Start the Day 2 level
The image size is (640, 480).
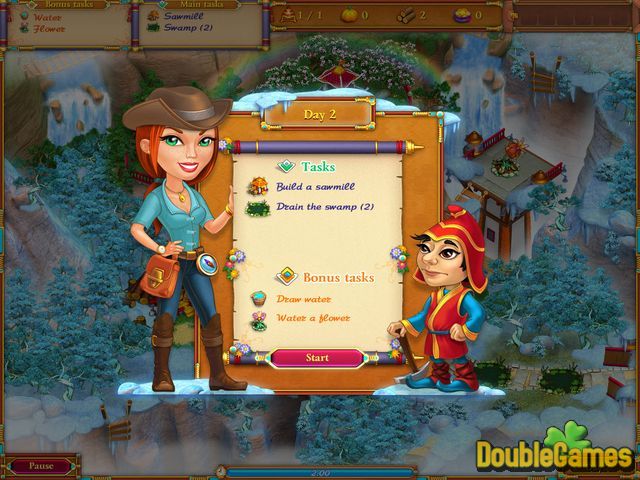coord(317,357)
